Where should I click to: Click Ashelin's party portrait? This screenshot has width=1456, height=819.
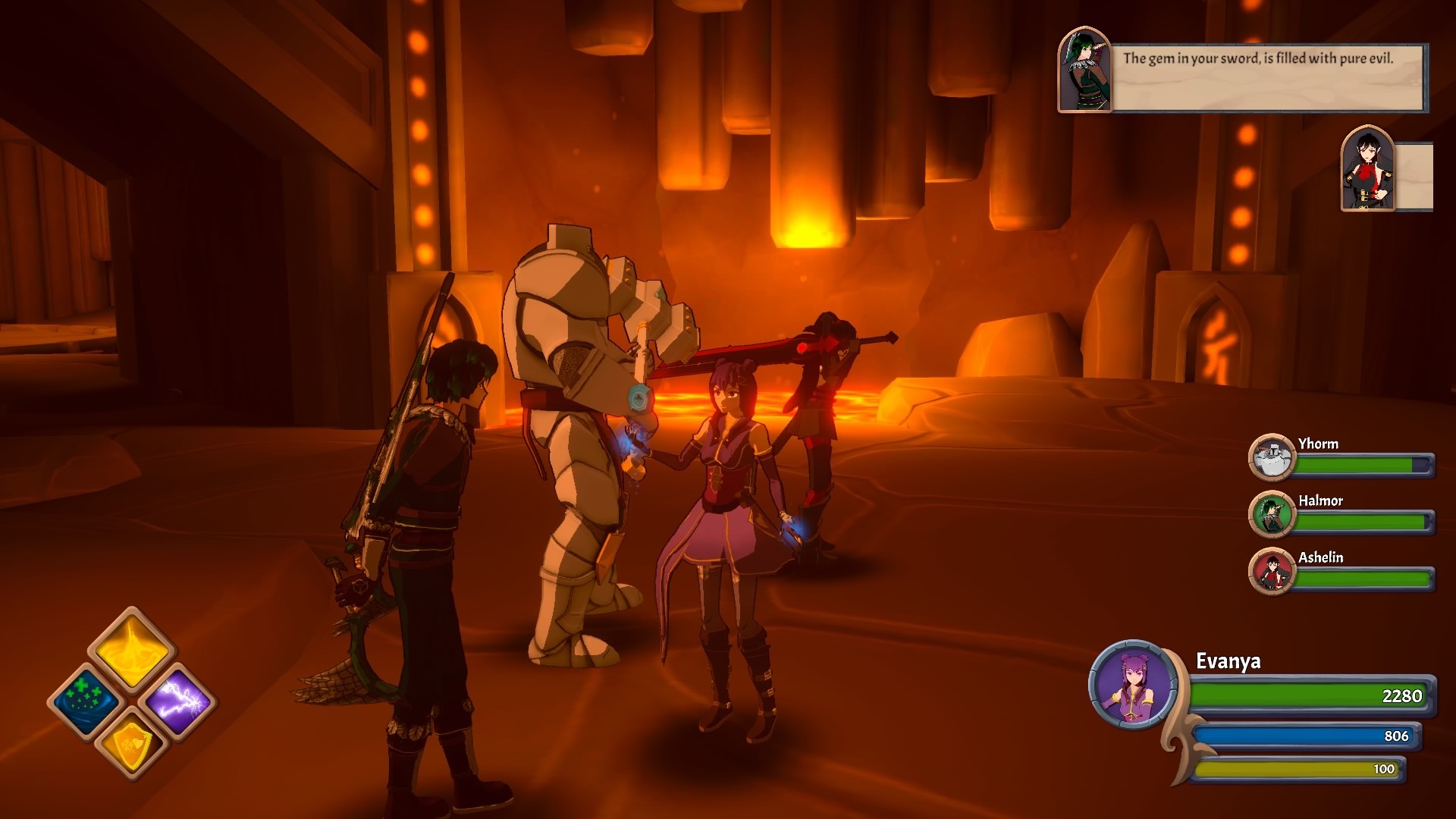1271,571
